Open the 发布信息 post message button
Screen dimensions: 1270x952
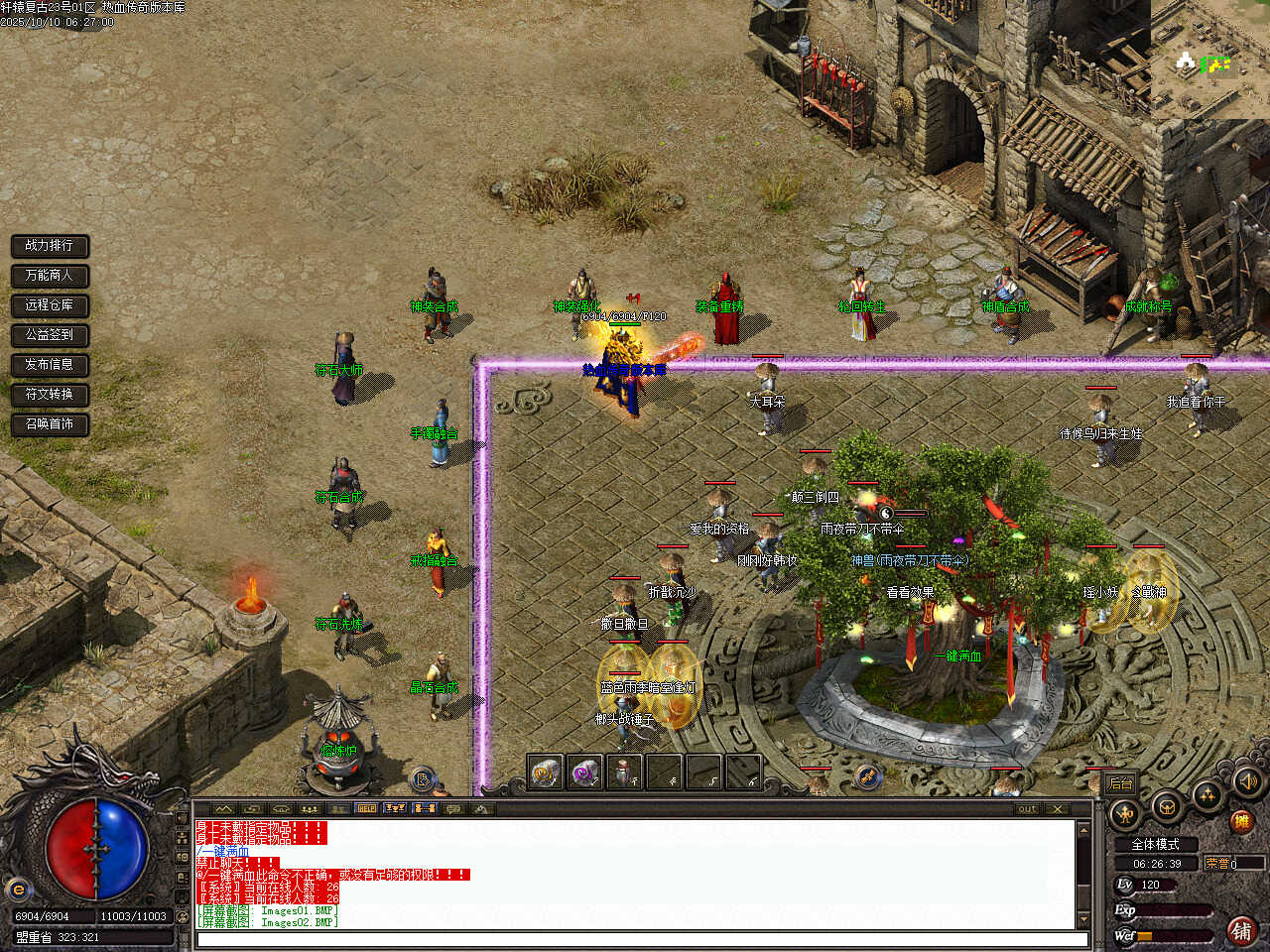(x=50, y=364)
